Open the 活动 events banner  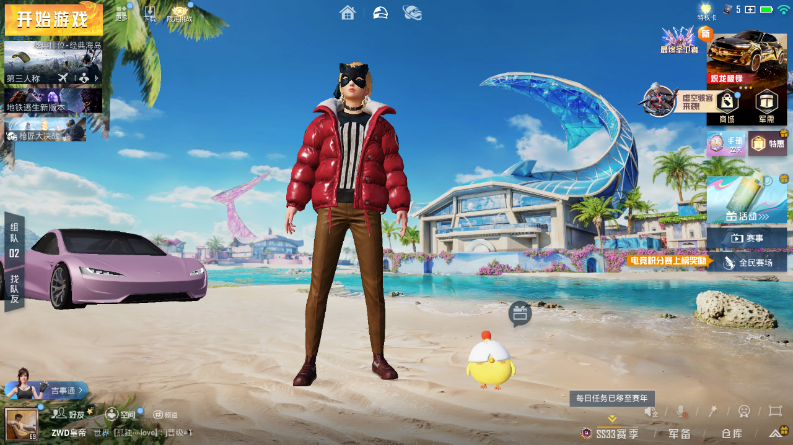(746, 200)
